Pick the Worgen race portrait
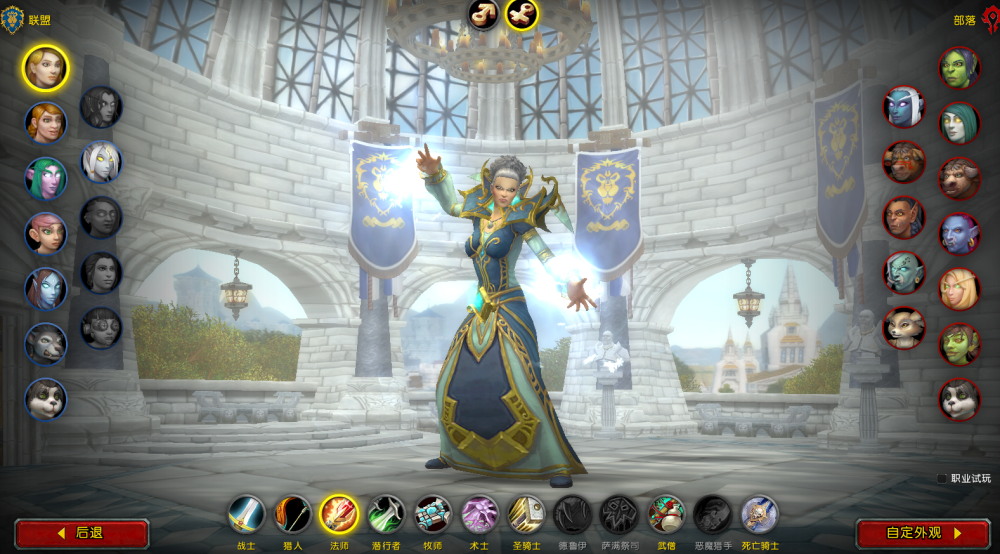 pyautogui.click(x=46, y=344)
